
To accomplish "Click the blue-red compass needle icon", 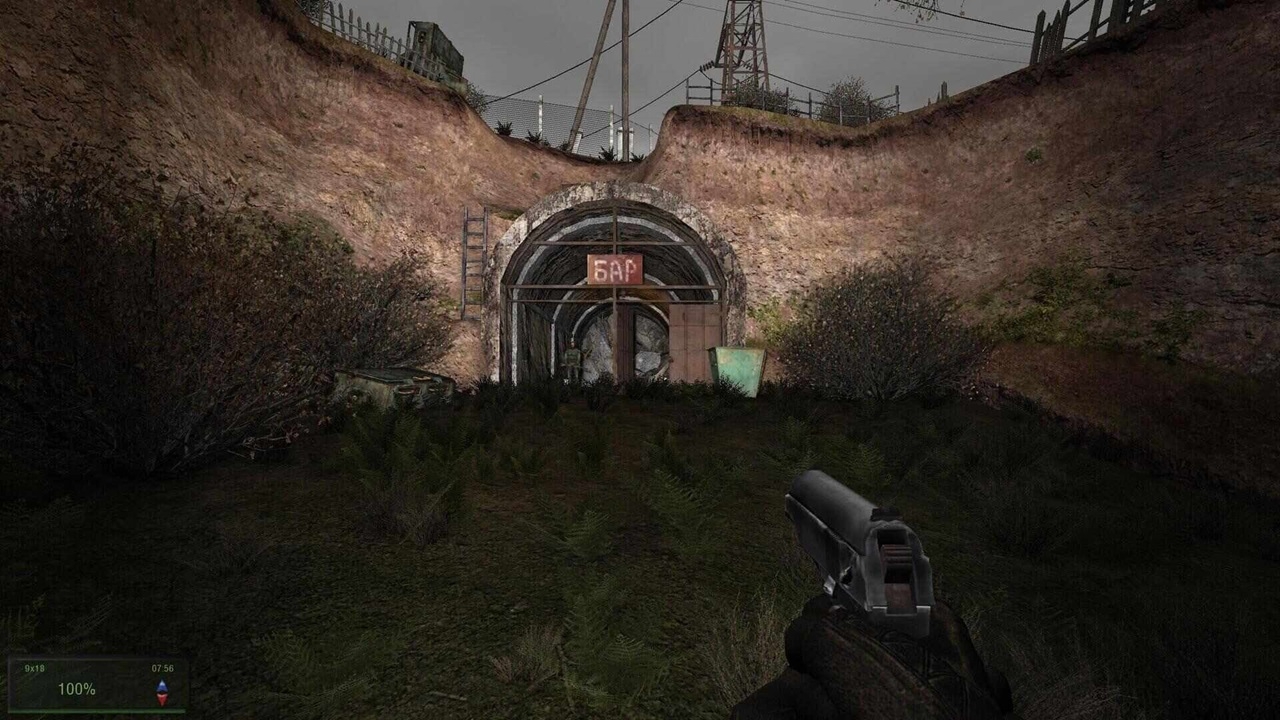I will coord(162,692).
